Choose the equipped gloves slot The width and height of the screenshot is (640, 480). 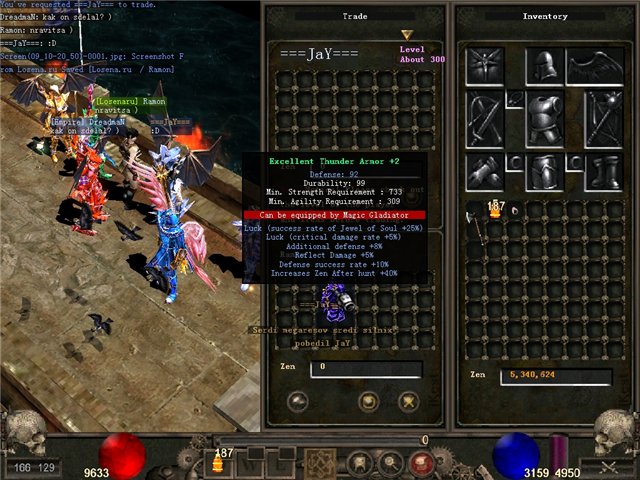(485, 170)
